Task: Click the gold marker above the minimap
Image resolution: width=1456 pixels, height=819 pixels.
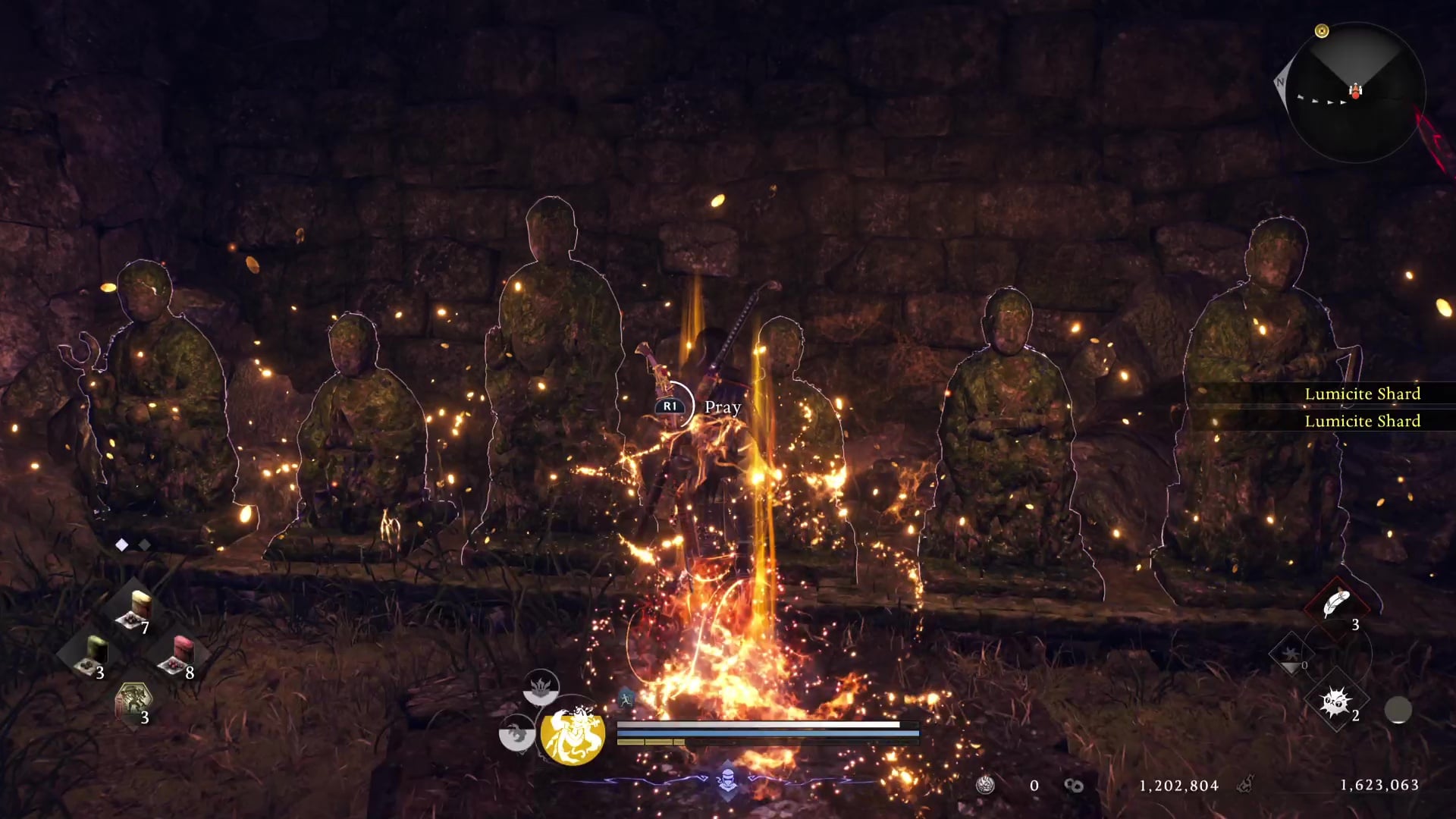Action: (1322, 31)
